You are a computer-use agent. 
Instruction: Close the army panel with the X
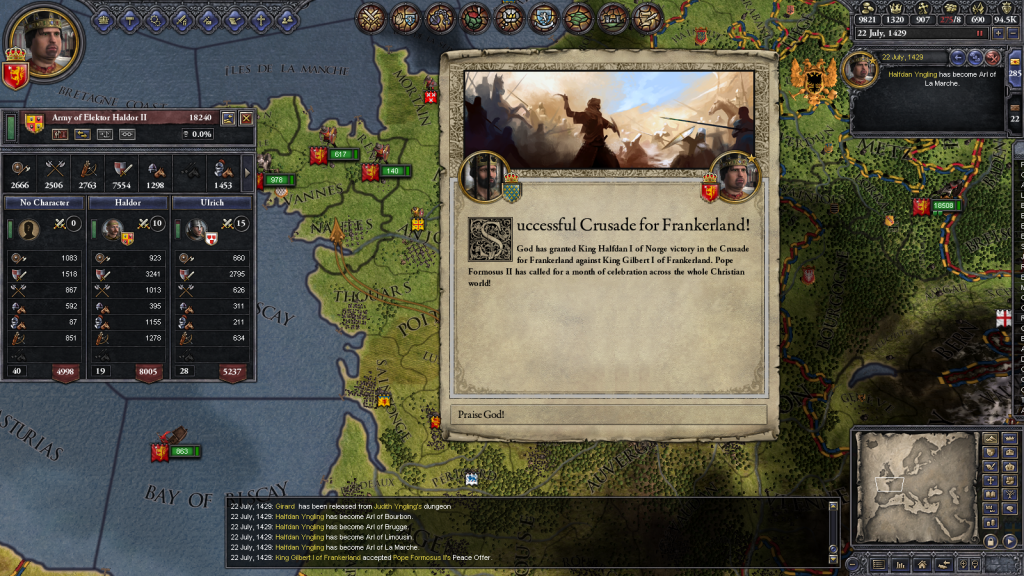tap(246, 118)
